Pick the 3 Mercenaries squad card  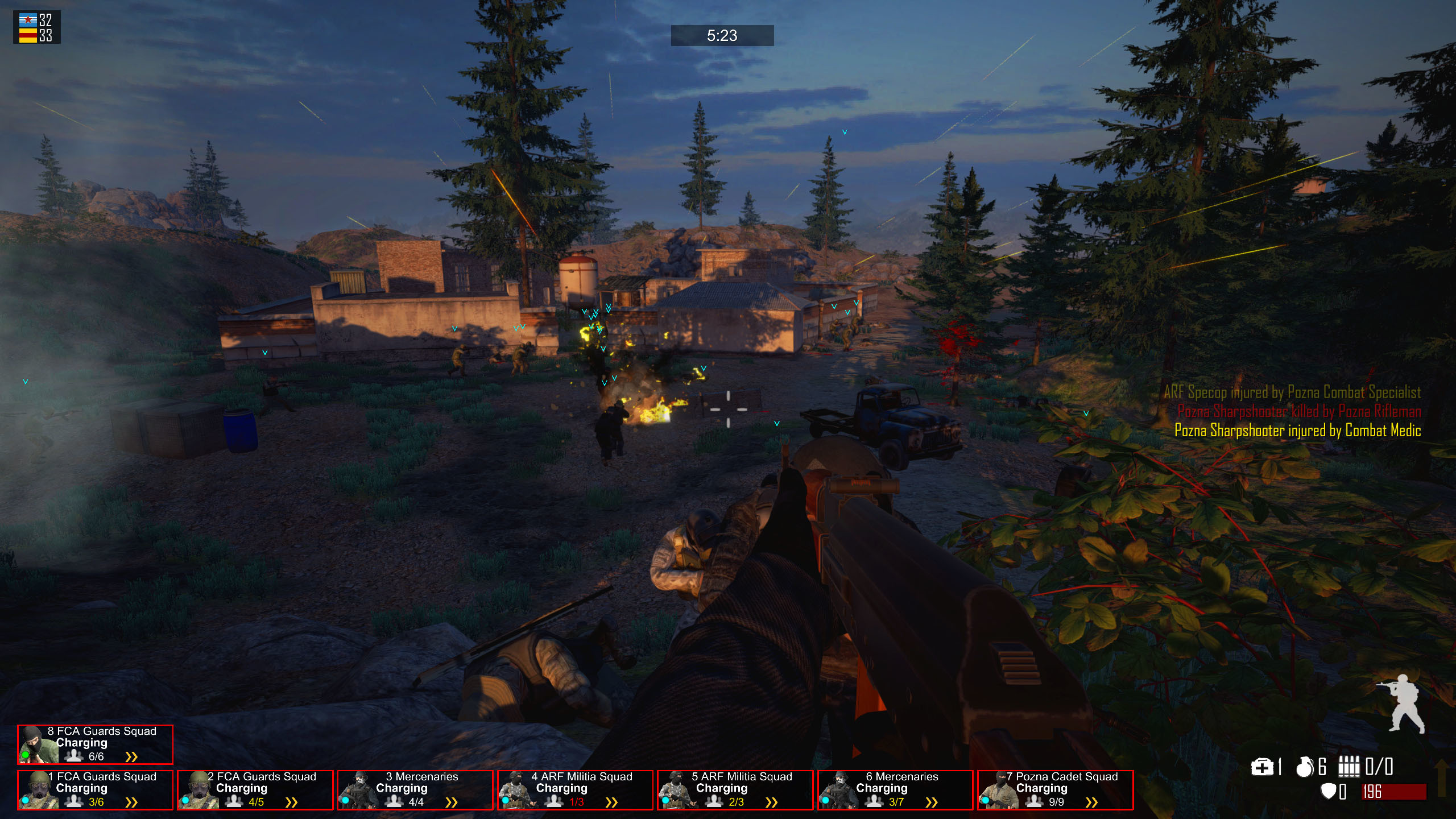(415, 789)
